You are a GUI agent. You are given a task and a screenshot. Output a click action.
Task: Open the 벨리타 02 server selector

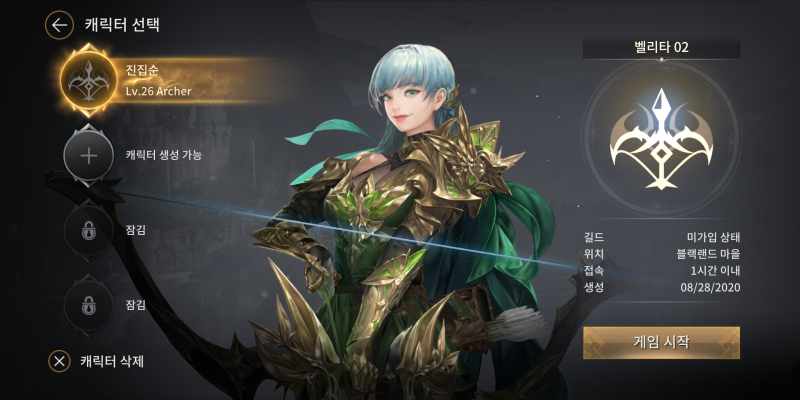[x=661, y=47]
